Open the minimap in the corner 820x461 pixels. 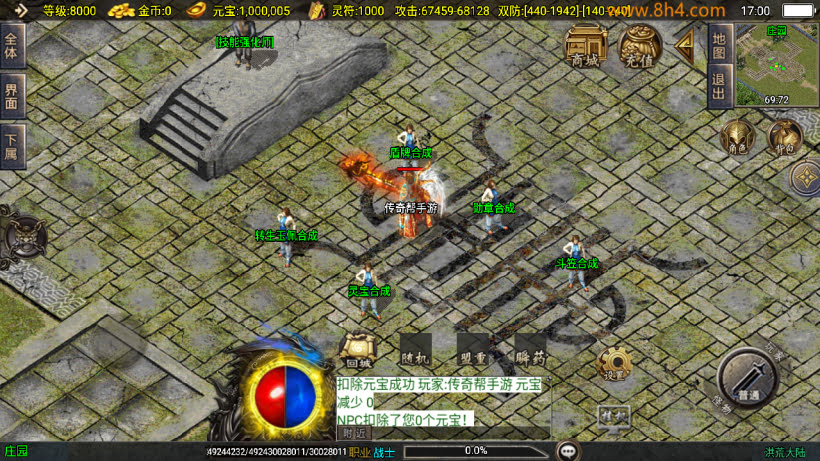(776, 65)
